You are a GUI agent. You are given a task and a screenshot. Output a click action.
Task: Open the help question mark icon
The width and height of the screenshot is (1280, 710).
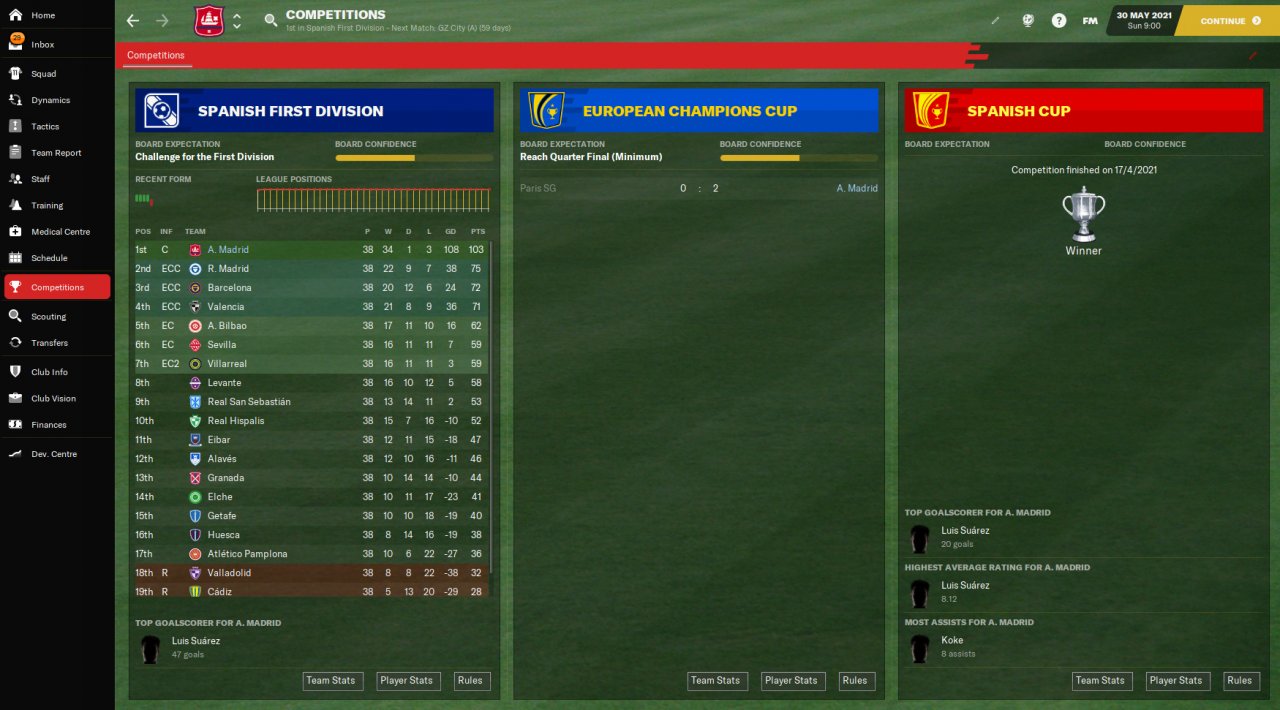pyautogui.click(x=1058, y=21)
